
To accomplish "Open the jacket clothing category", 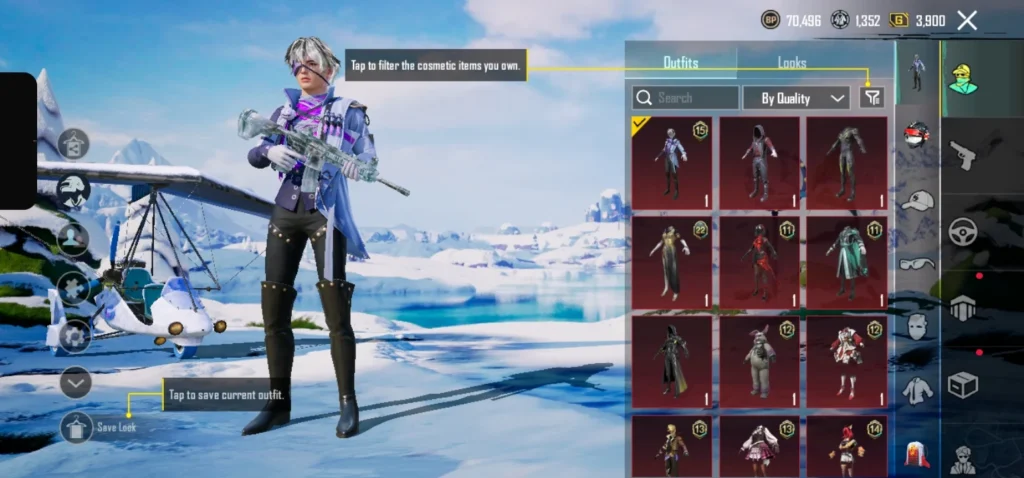I will click(917, 391).
